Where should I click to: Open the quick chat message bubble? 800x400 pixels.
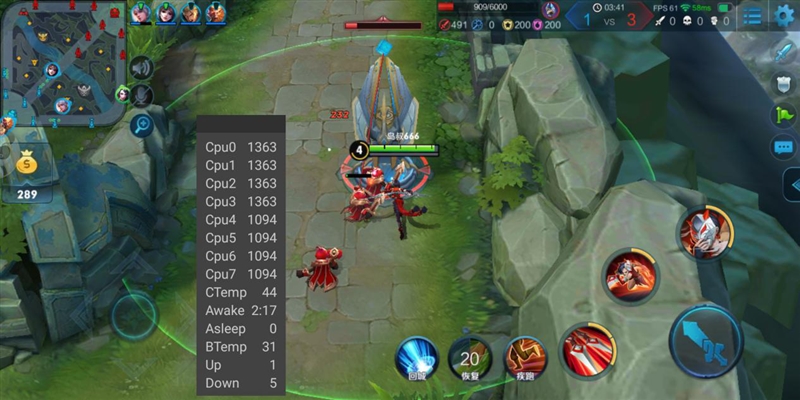tap(783, 147)
